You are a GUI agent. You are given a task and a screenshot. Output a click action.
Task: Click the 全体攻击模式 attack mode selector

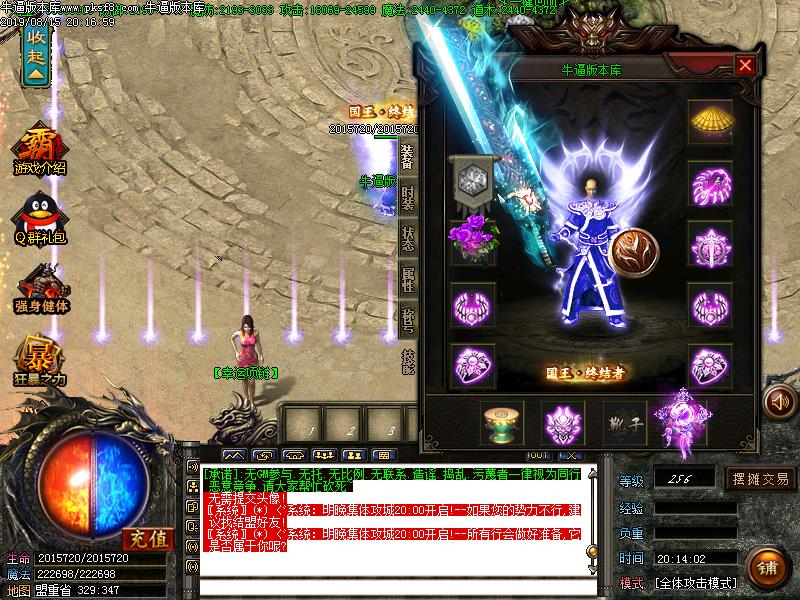696,583
